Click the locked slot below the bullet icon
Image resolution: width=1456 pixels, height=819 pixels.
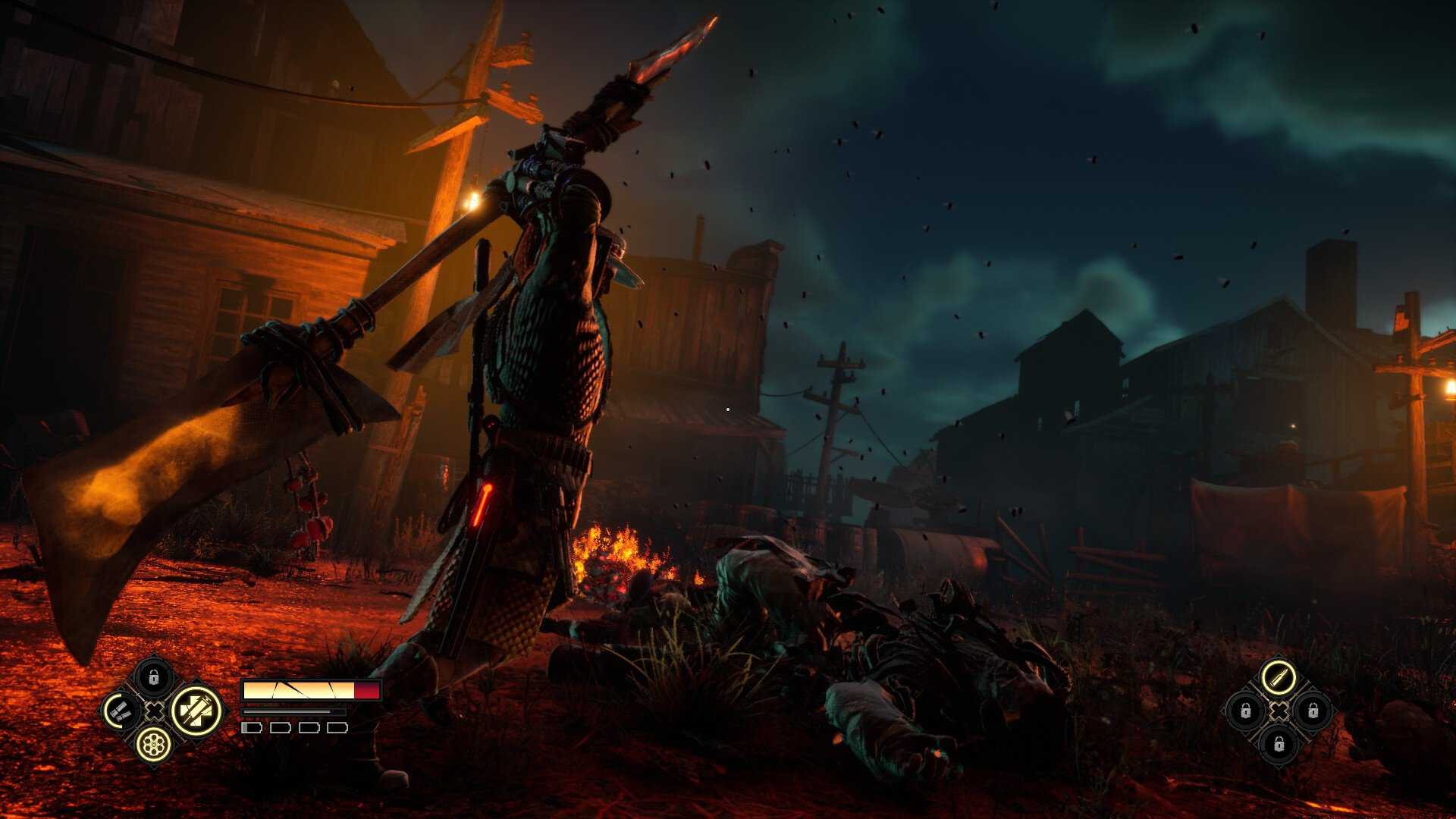(x=1279, y=745)
